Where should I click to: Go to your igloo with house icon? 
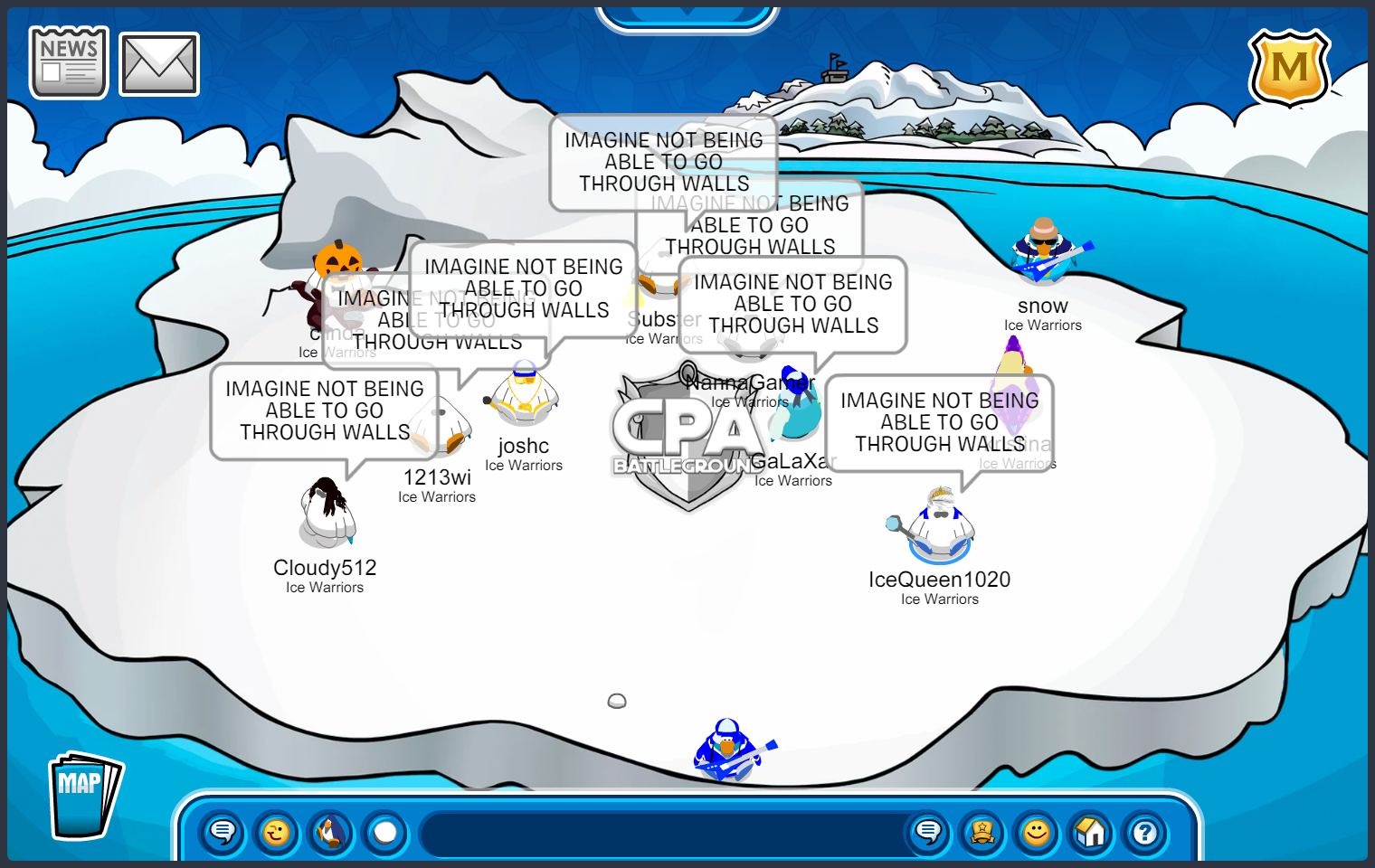(1091, 832)
